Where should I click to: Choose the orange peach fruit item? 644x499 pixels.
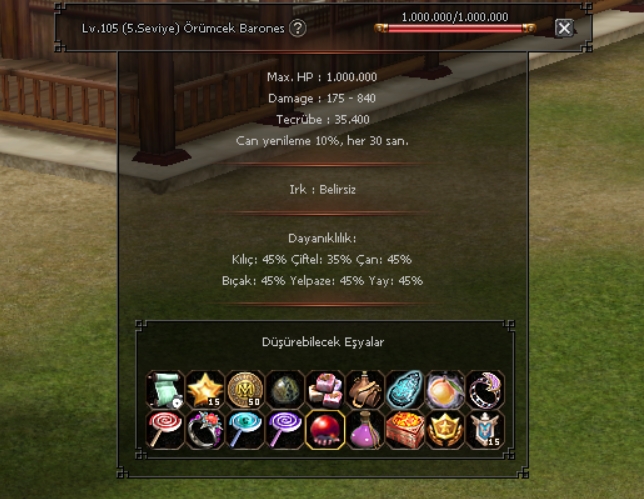444,389
